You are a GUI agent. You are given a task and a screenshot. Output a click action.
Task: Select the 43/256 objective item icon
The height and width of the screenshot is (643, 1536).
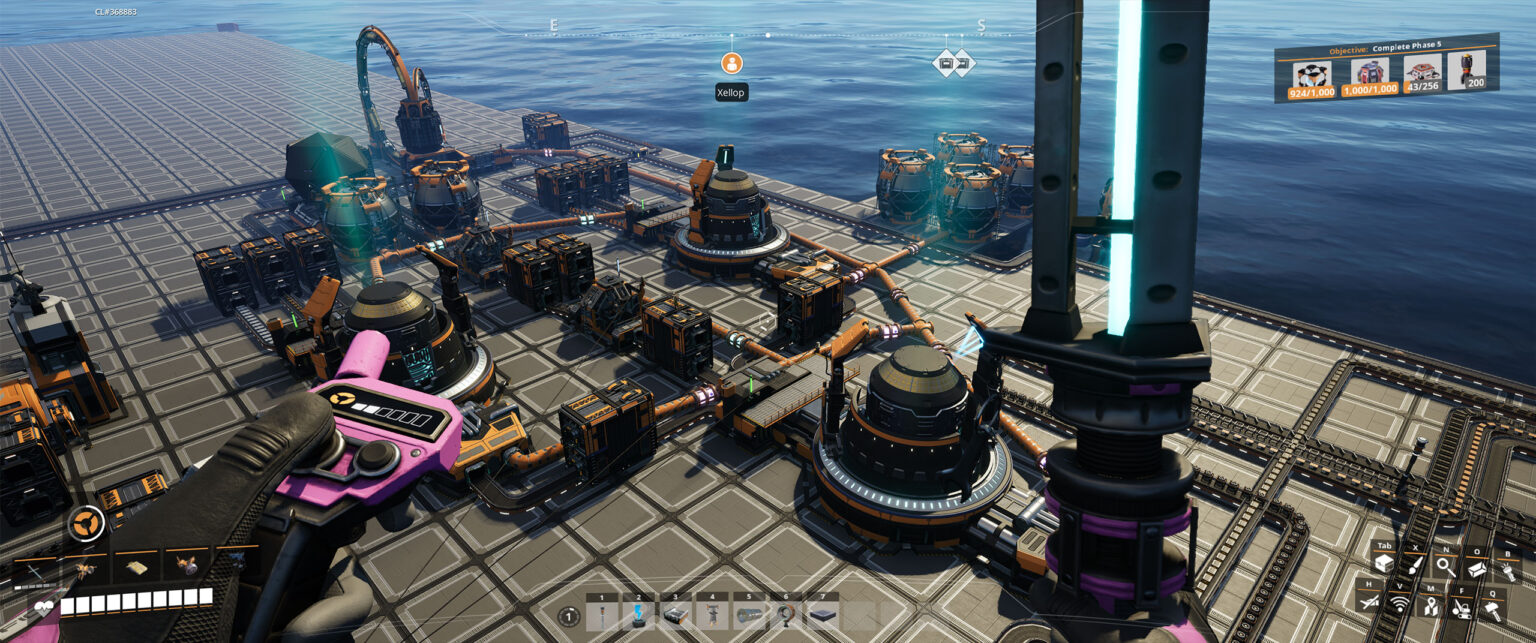1421,74
